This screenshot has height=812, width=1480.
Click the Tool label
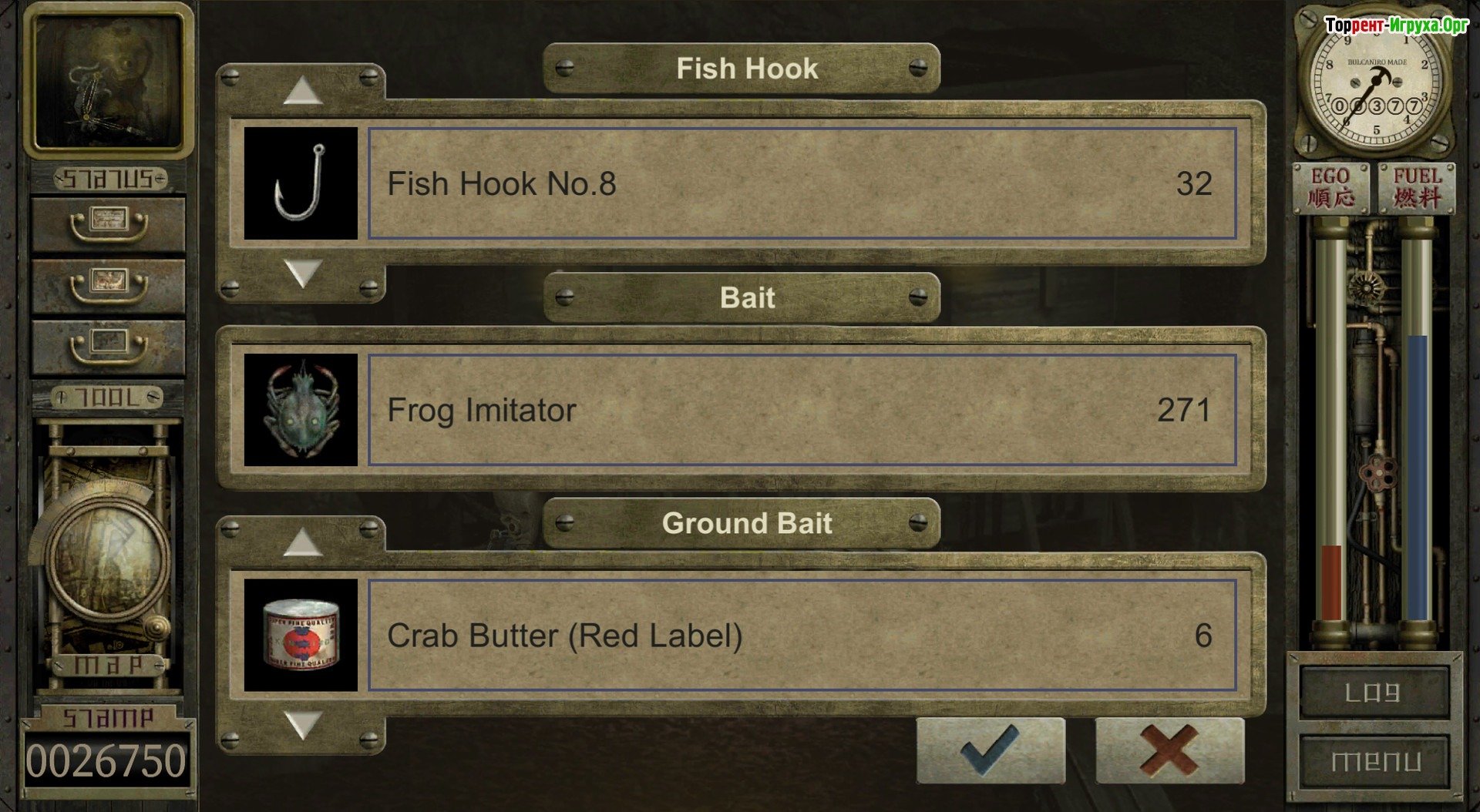pos(108,398)
